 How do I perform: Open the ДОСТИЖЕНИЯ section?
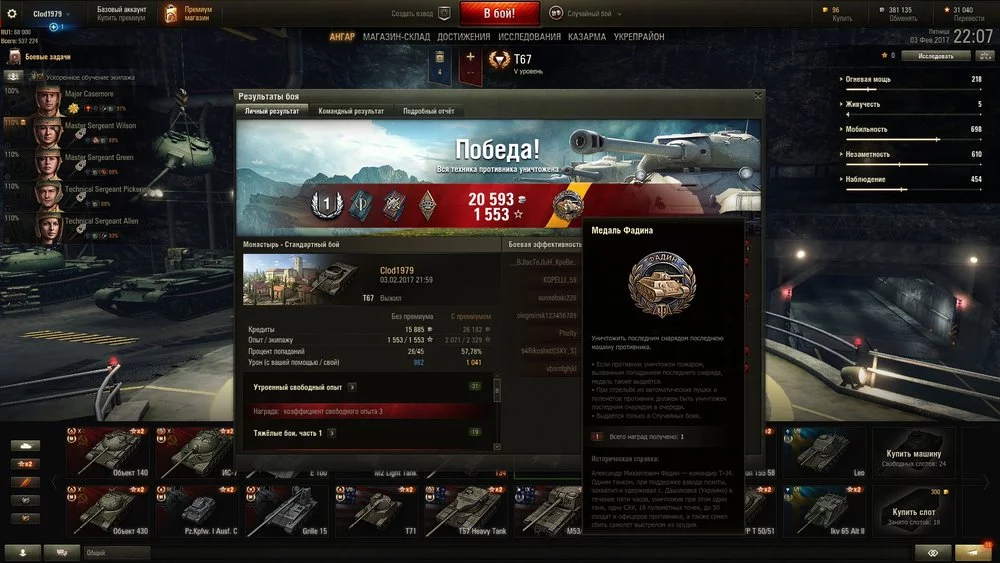point(463,37)
